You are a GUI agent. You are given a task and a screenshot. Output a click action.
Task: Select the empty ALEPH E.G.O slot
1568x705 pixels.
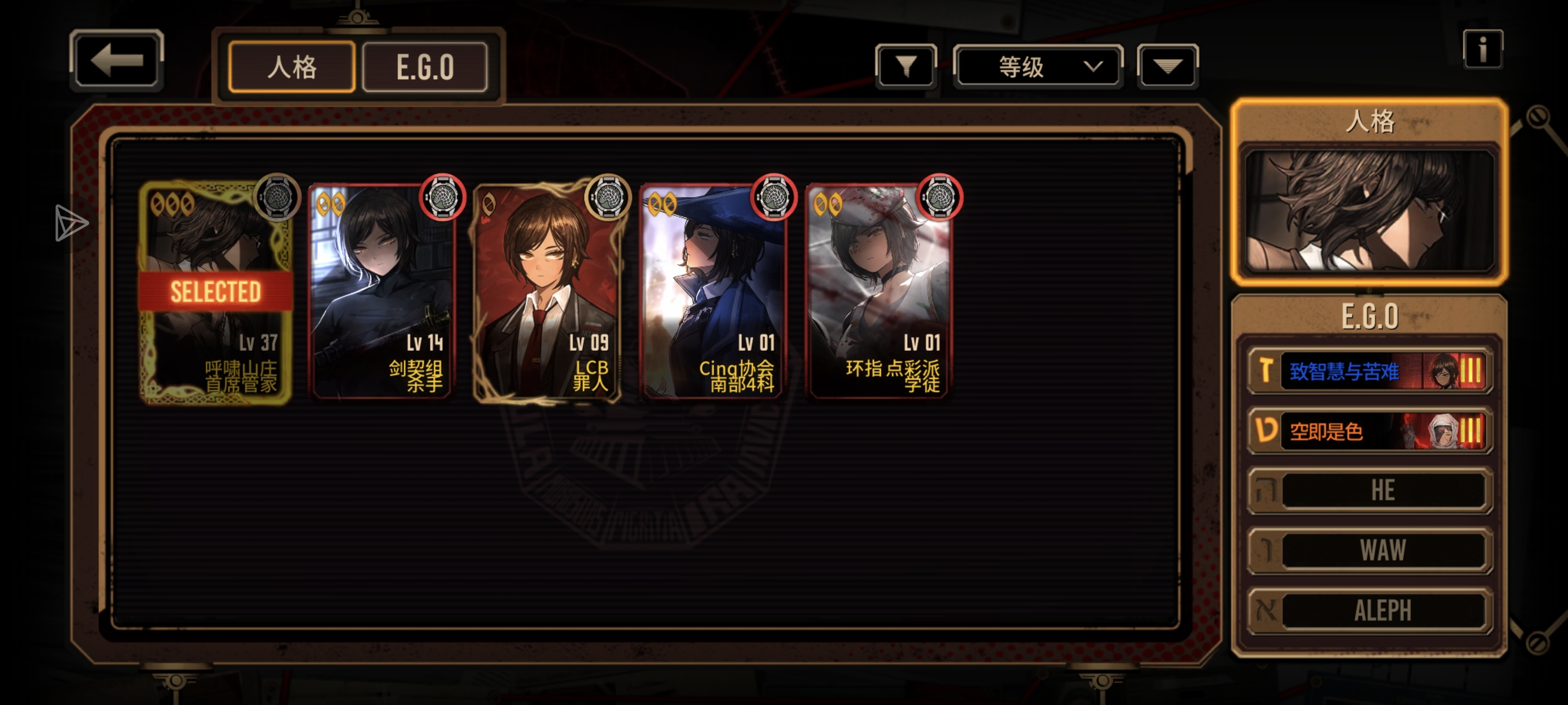pos(1369,610)
